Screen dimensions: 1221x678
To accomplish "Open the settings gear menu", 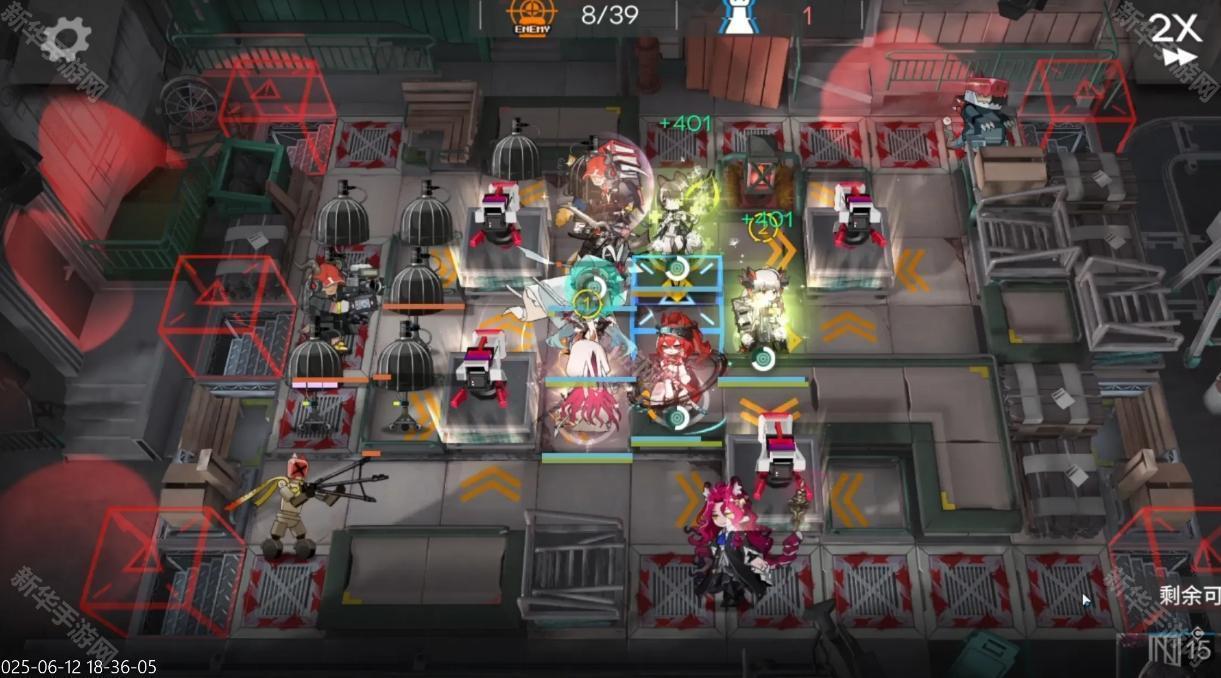I will click(66, 40).
